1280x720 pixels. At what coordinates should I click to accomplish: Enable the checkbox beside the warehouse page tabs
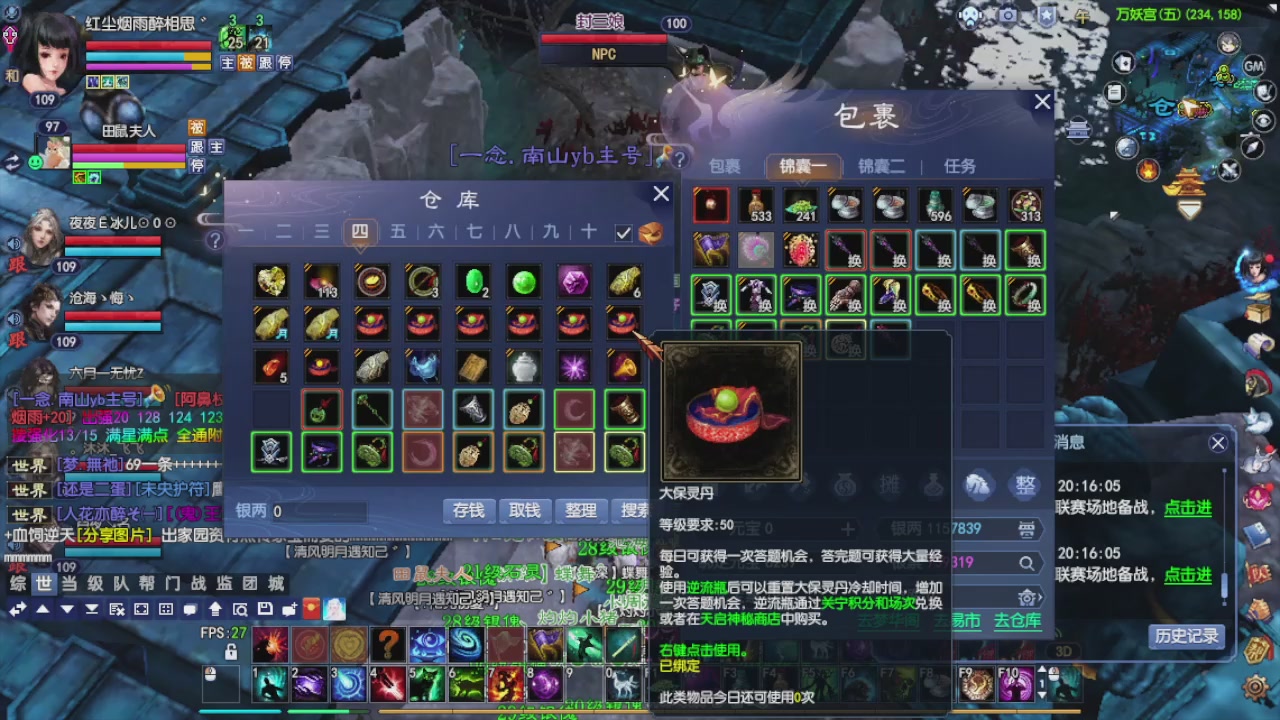623,231
